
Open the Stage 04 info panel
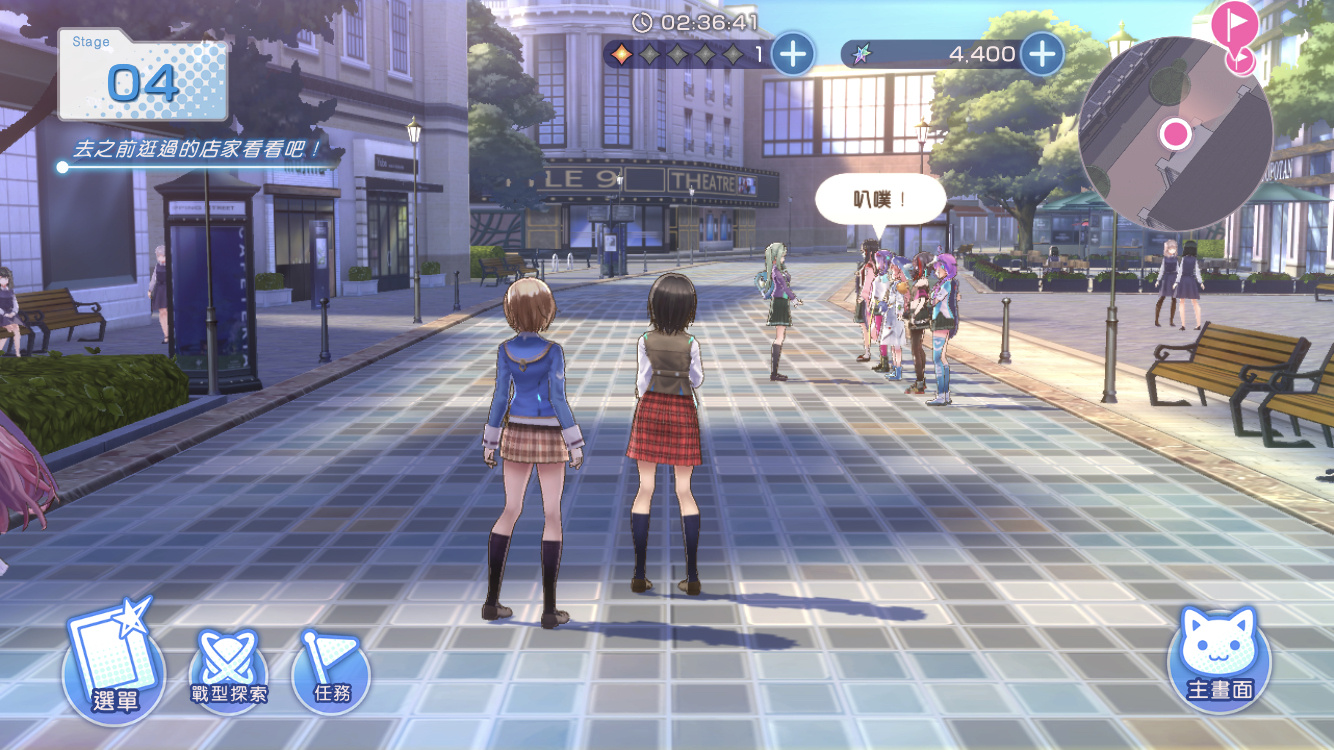143,76
